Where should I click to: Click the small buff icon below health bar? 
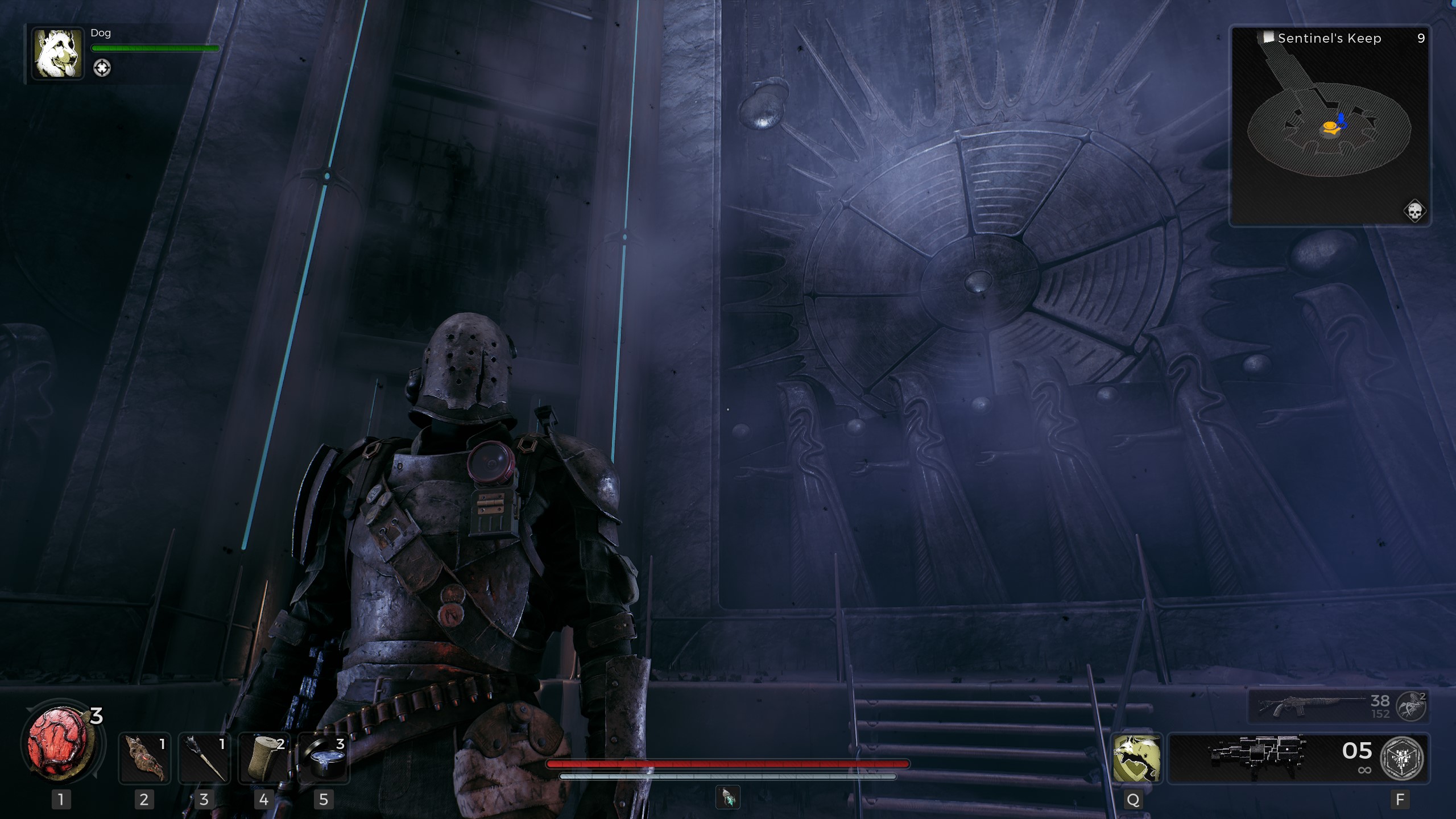click(x=728, y=797)
